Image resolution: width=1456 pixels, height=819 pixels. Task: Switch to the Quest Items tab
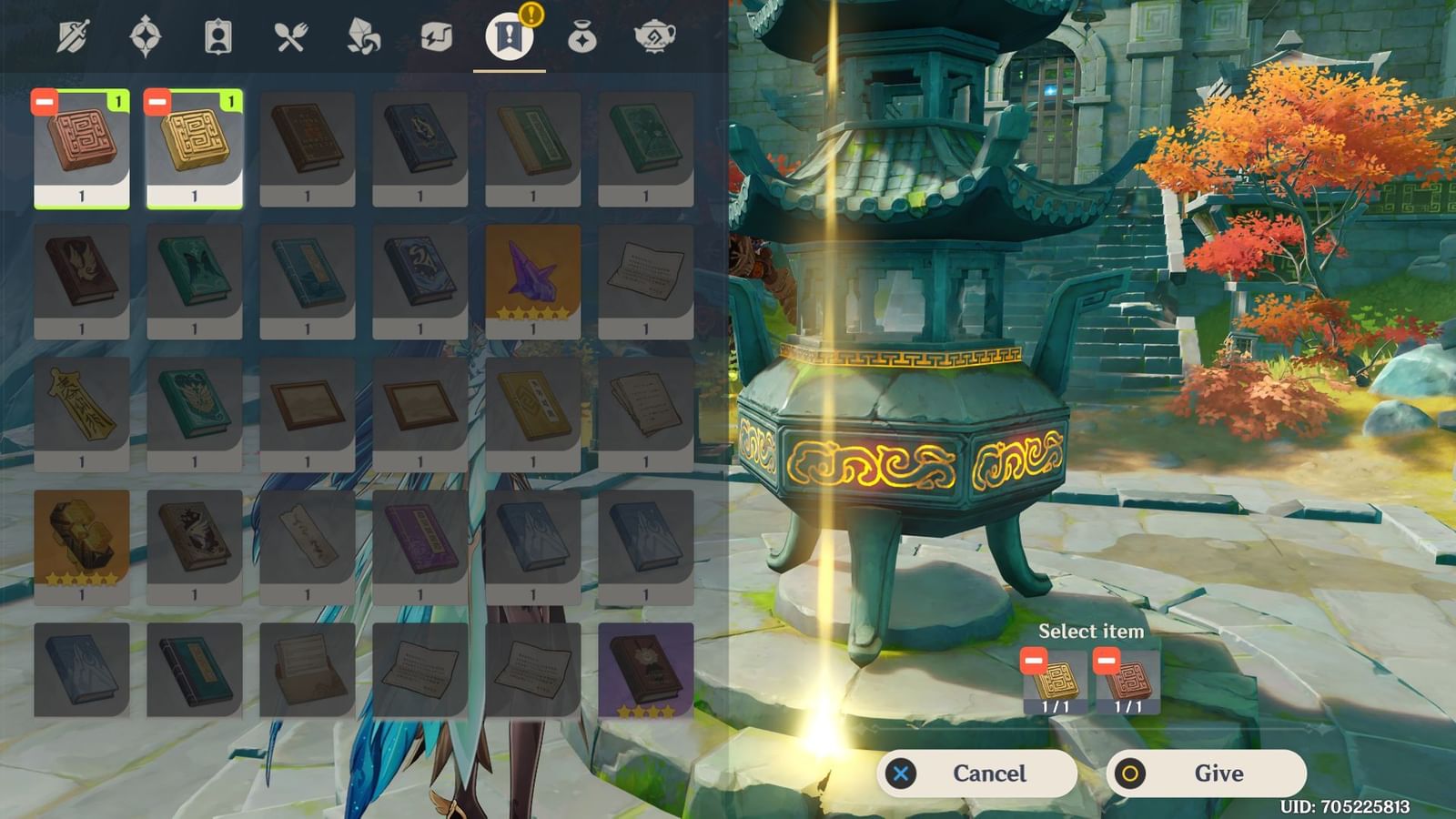coord(510,36)
